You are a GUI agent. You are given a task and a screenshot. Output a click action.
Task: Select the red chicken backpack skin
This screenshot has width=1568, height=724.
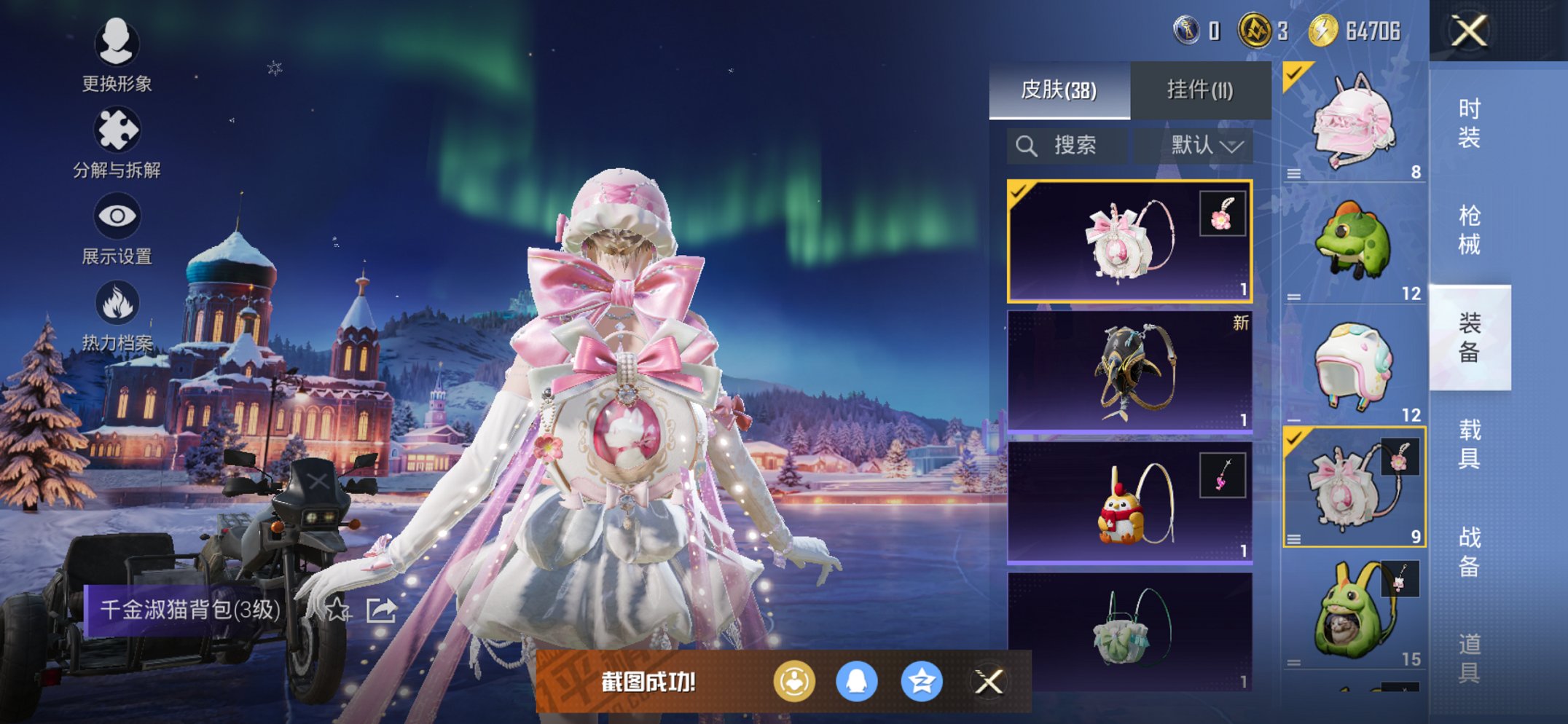tap(1129, 503)
